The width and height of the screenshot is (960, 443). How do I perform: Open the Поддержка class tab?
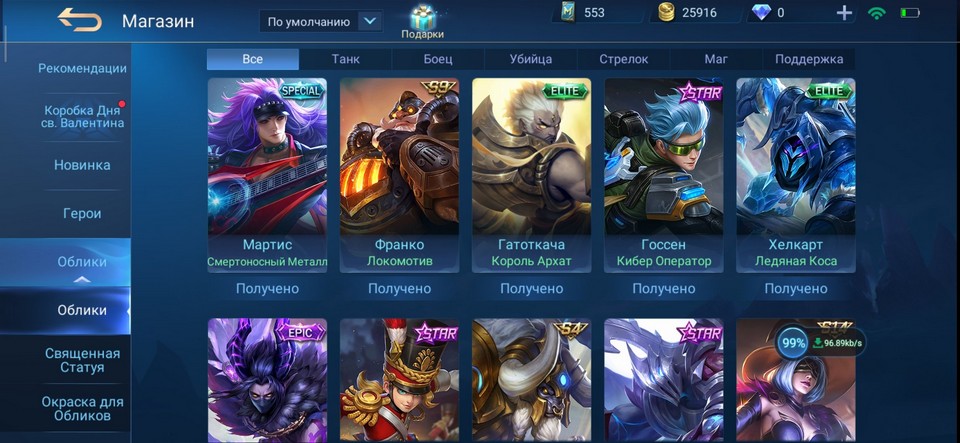(809, 59)
